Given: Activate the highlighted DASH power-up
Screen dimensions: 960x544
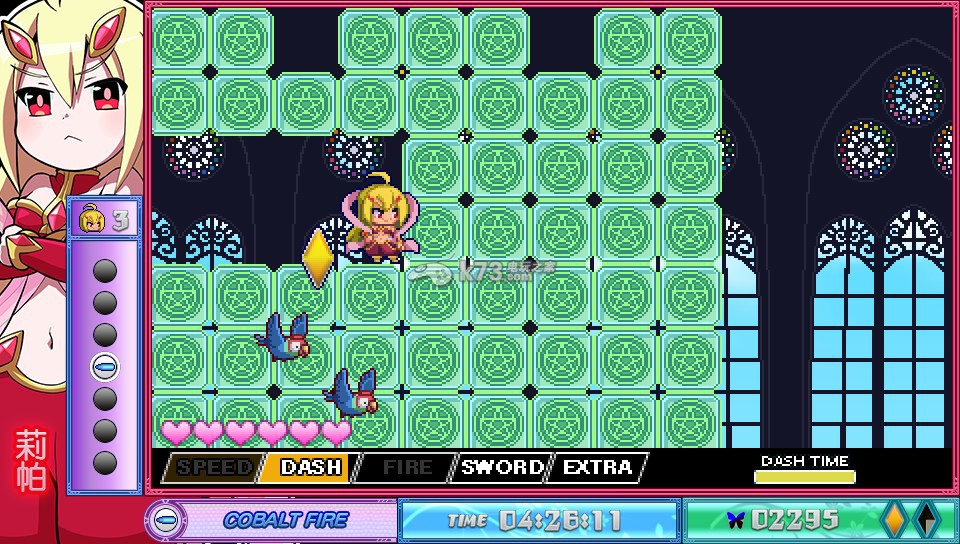Looking at the screenshot, I should (308, 467).
